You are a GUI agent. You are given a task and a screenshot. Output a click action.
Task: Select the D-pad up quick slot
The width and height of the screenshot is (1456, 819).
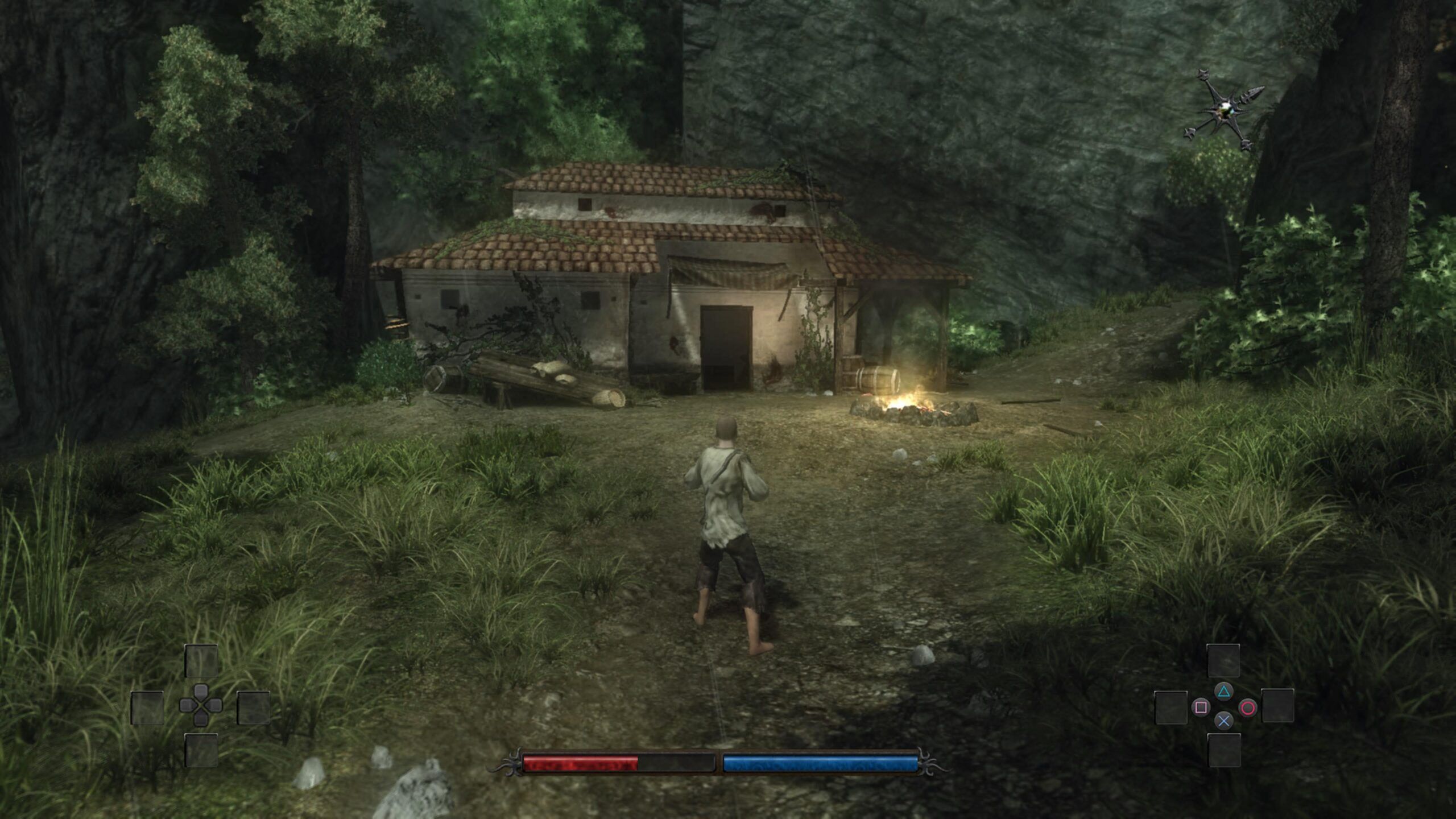tap(201, 661)
